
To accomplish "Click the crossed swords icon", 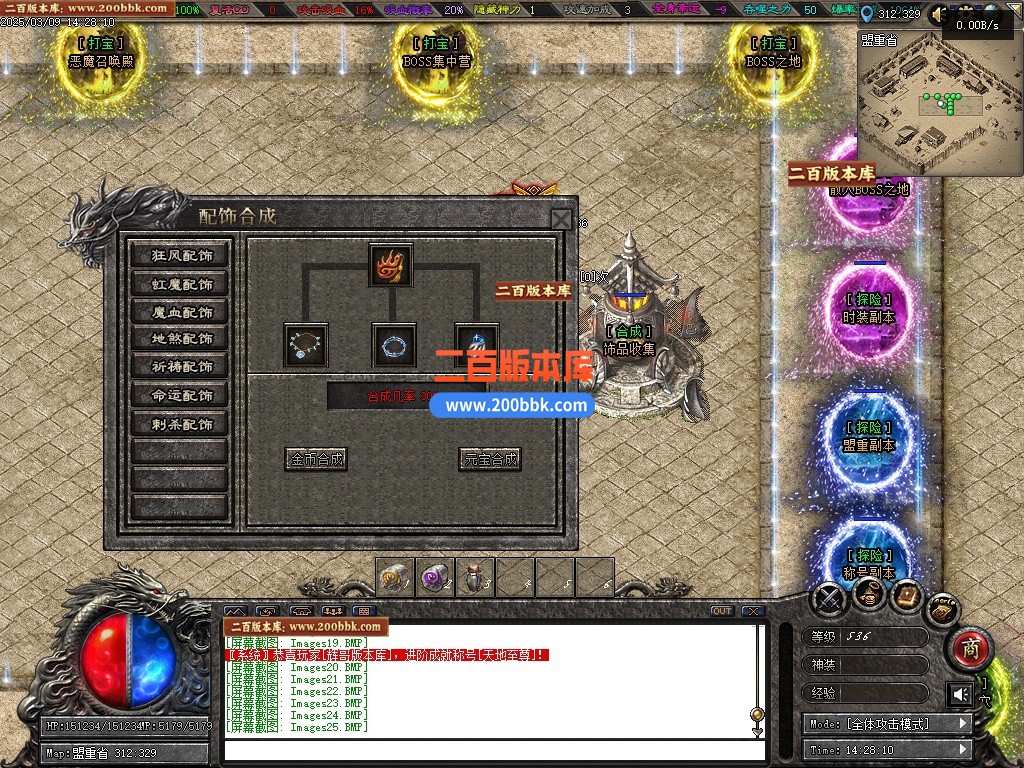I will coord(830,599).
